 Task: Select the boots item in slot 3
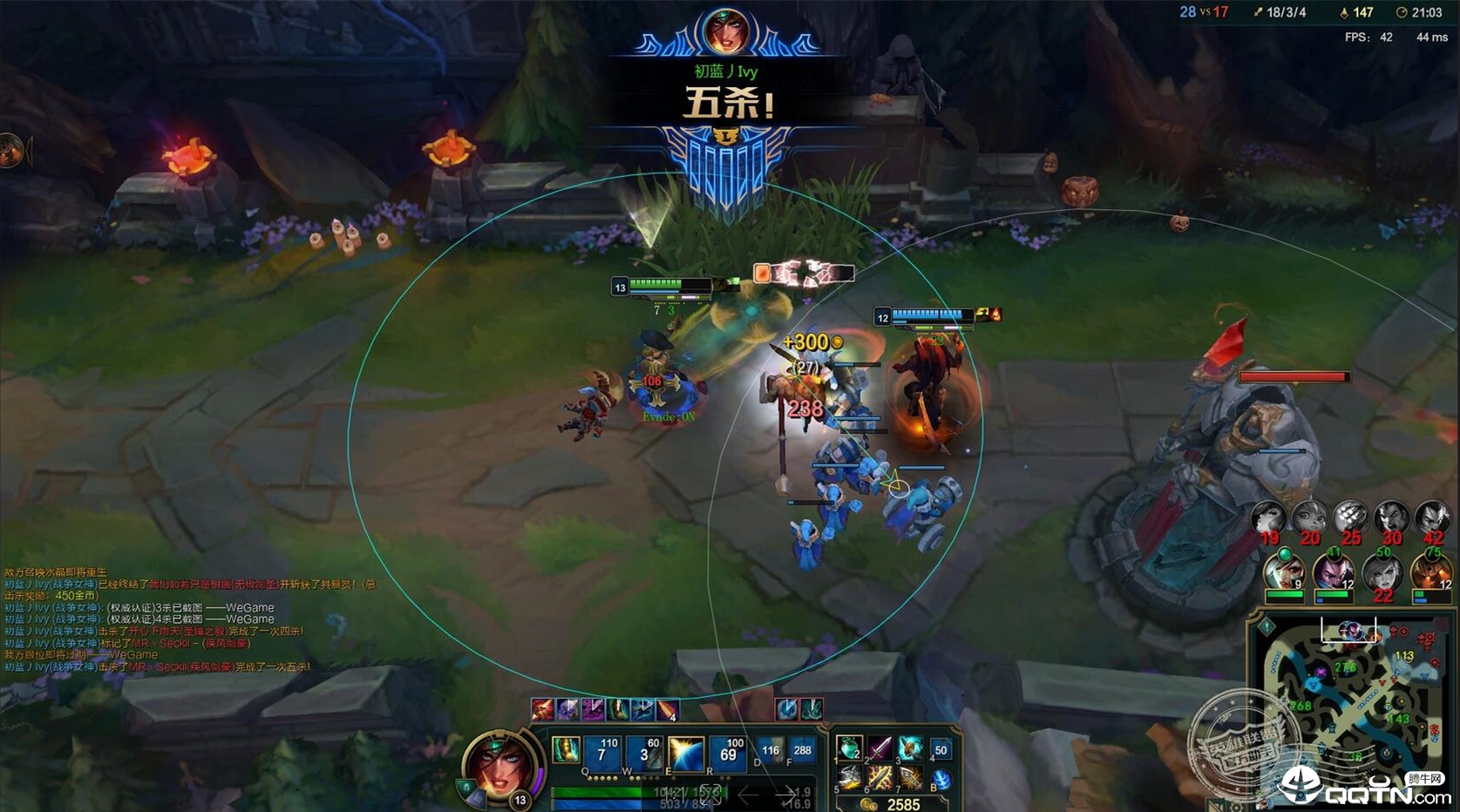[910, 748]
